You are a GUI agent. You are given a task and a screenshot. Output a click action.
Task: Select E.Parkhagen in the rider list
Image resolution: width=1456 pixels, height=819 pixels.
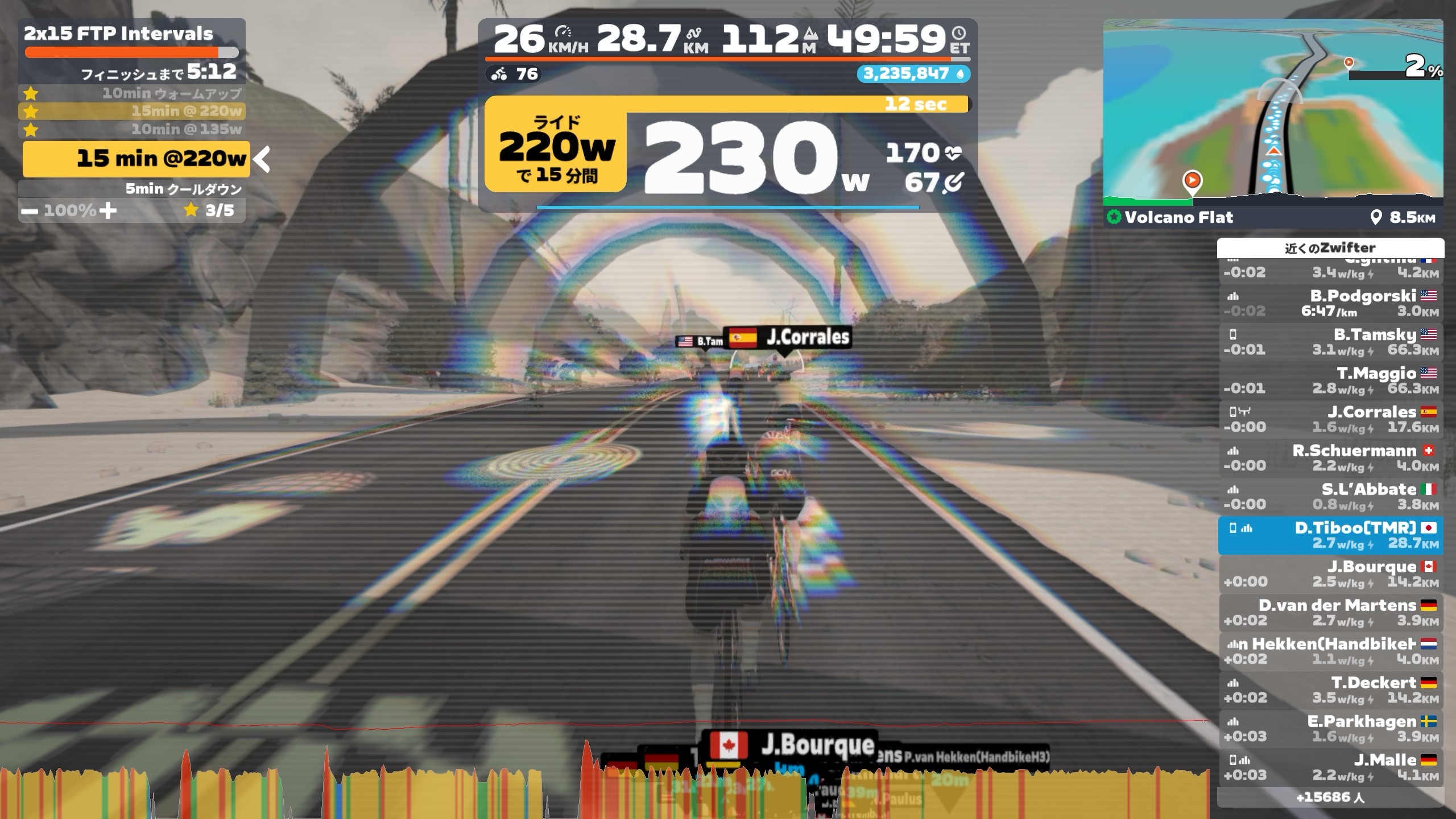tap(1330, 729)
